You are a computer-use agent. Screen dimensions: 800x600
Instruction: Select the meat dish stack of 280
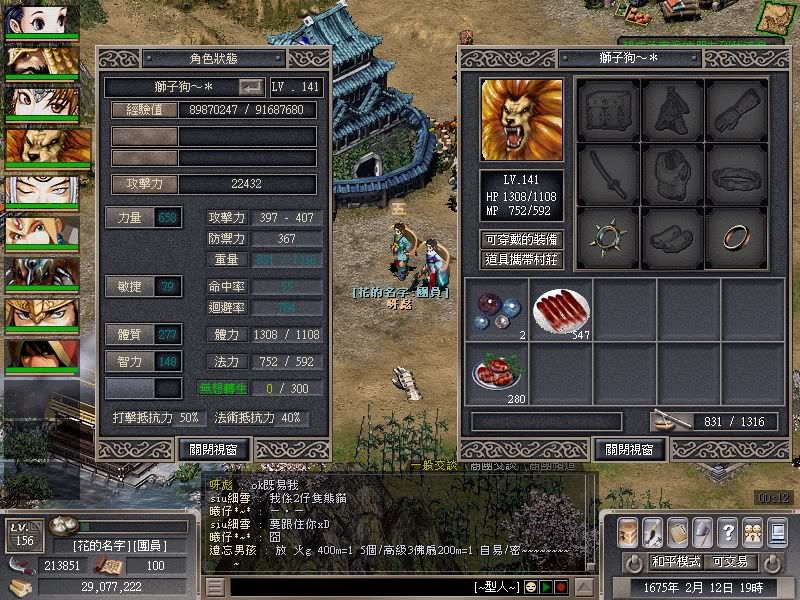click(496, 371)
